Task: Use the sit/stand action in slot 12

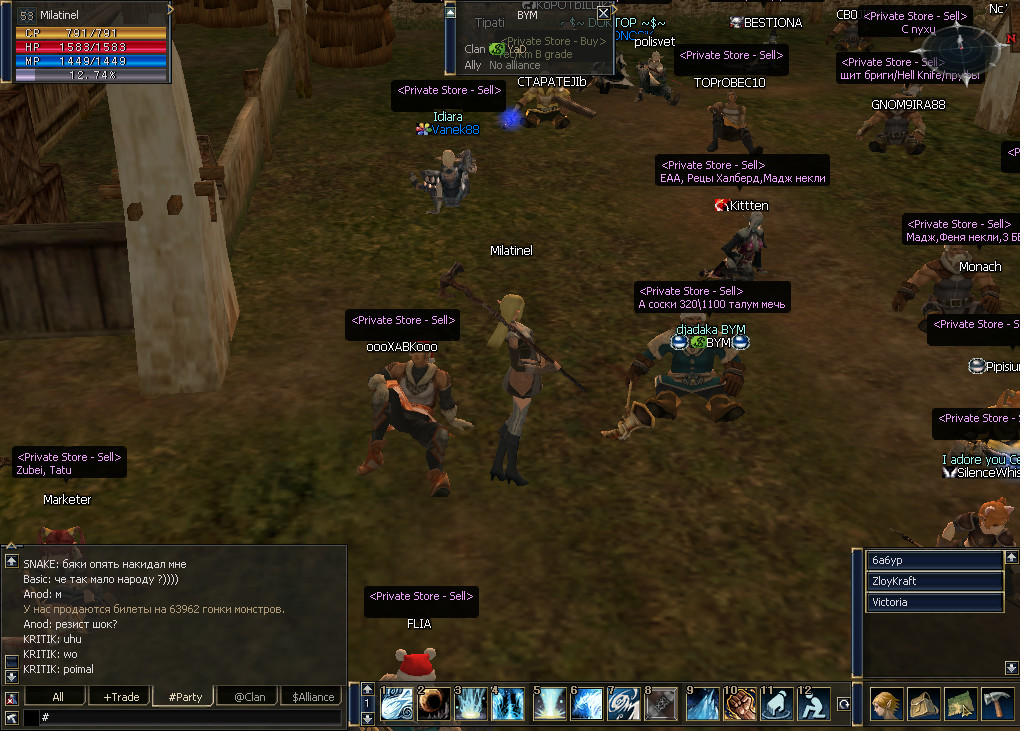Action: pos(814,703)
